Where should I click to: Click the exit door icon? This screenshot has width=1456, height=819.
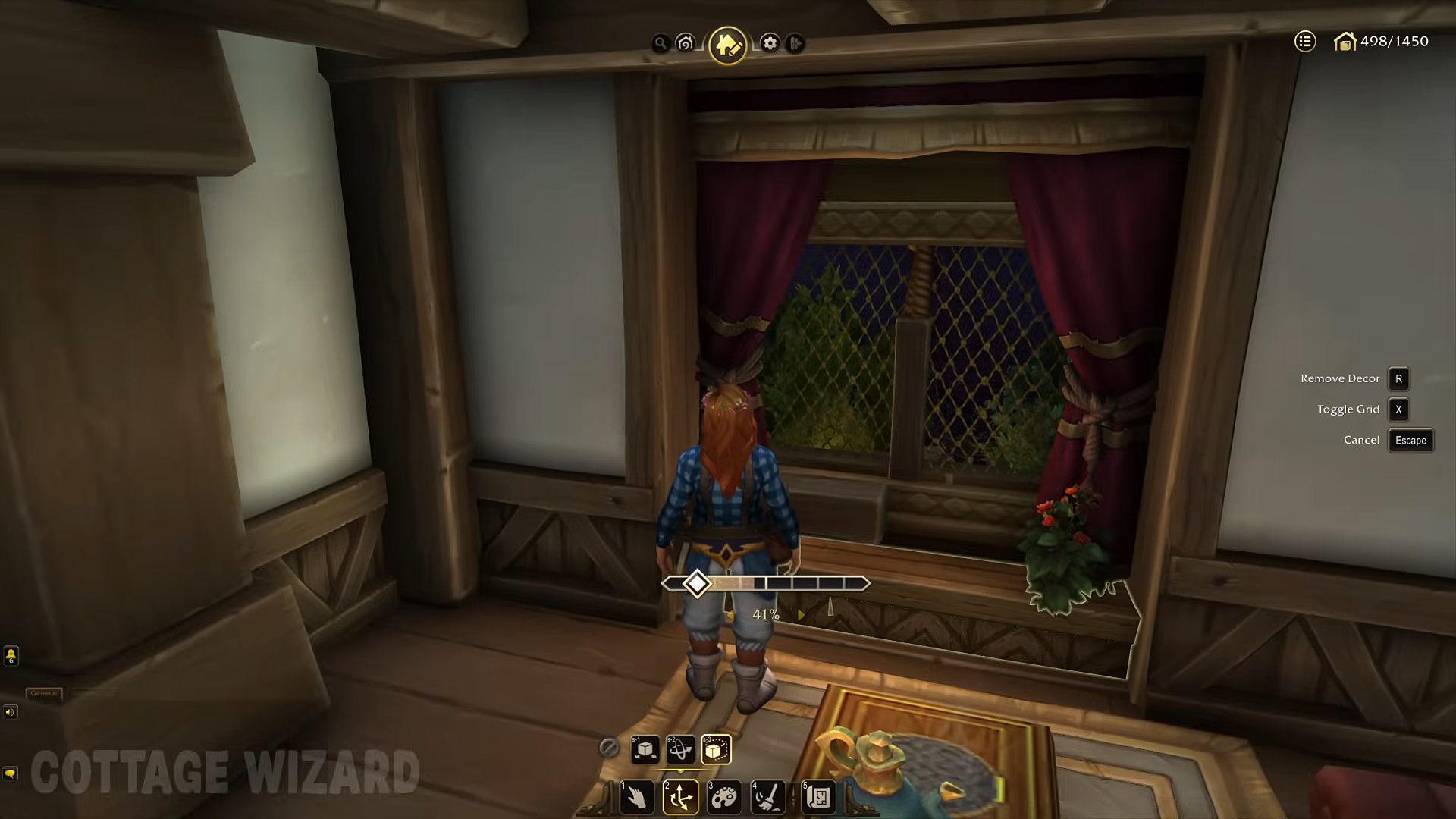point(795,43)
